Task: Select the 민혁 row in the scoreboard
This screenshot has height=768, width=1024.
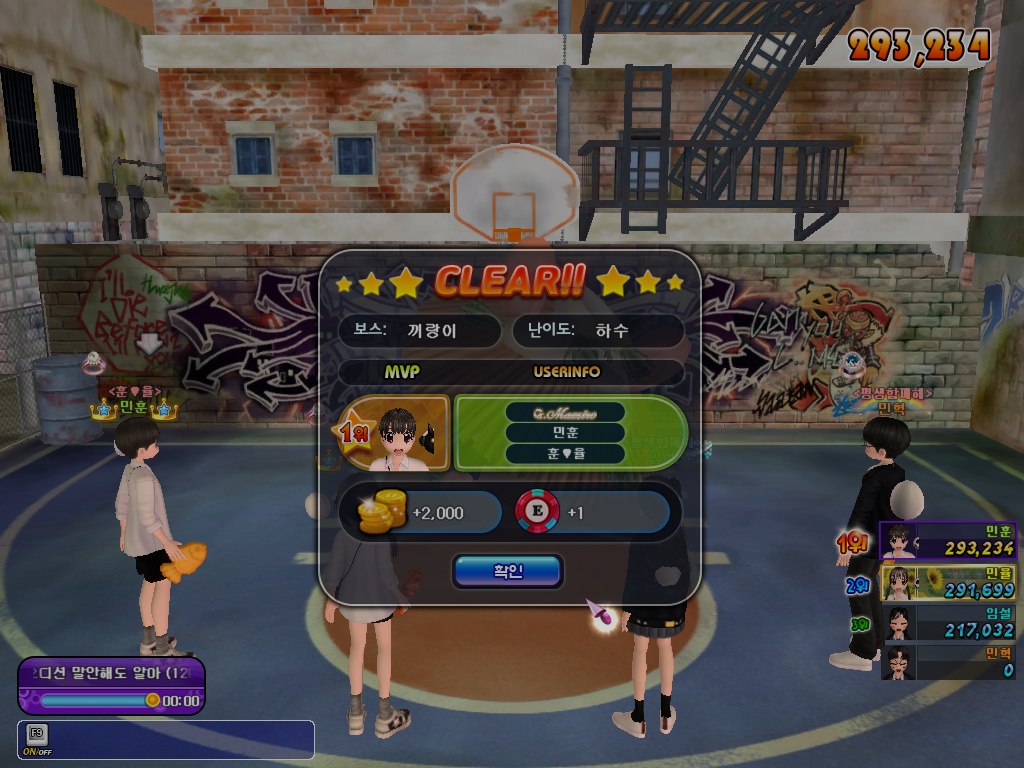Action: (x=947, y=662)
